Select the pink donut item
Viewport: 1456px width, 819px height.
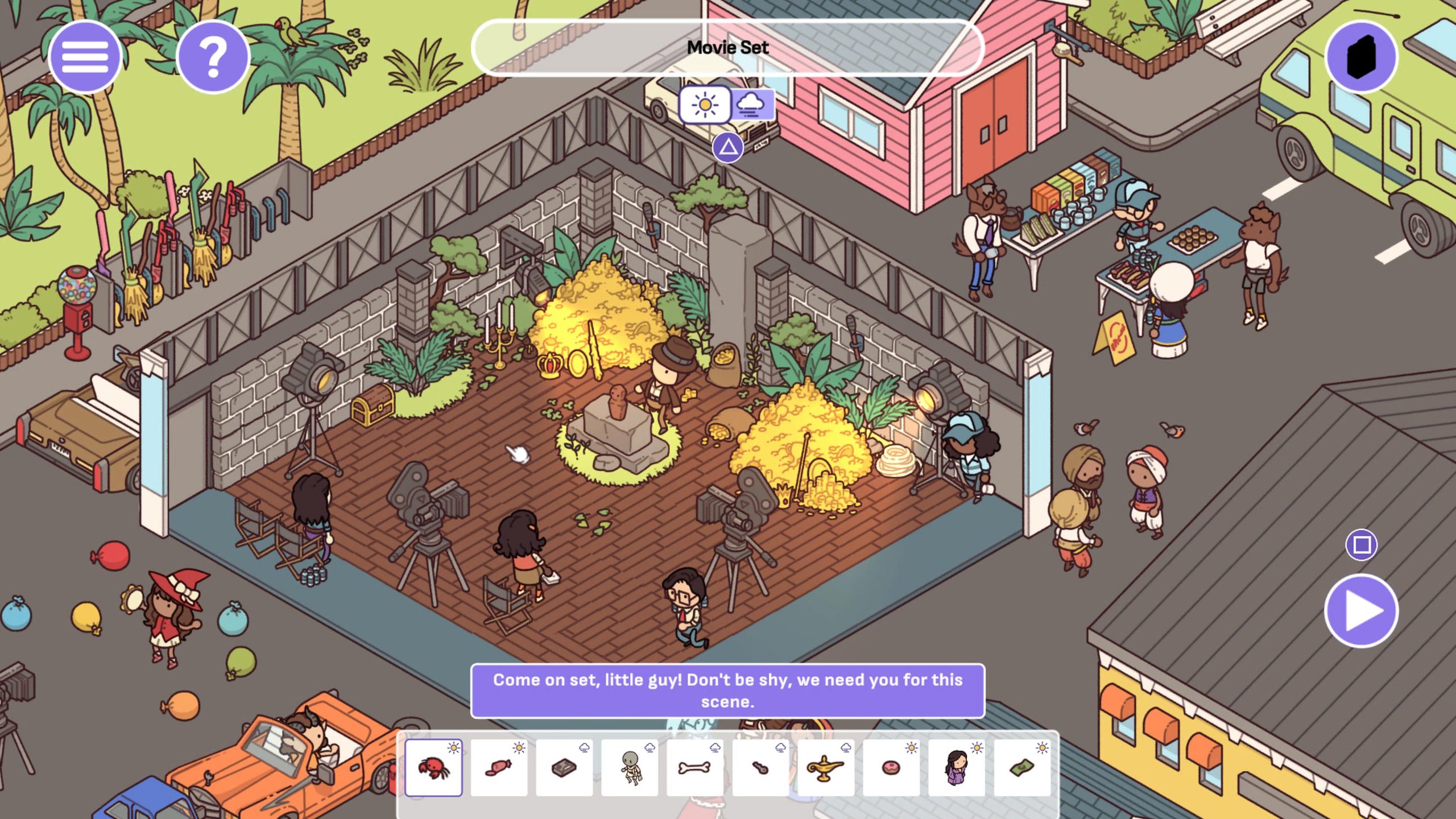tap(891, 768)
